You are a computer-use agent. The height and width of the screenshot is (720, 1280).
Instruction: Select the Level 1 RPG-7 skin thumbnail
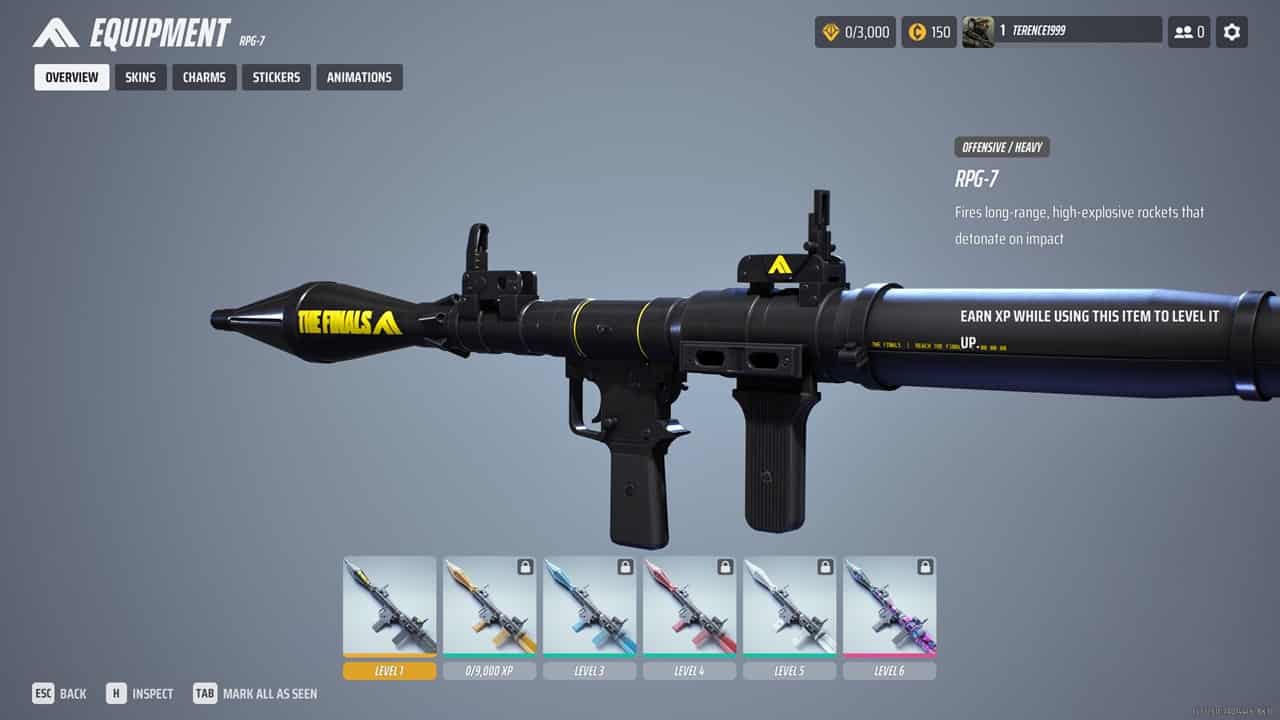tap(389, 606)
